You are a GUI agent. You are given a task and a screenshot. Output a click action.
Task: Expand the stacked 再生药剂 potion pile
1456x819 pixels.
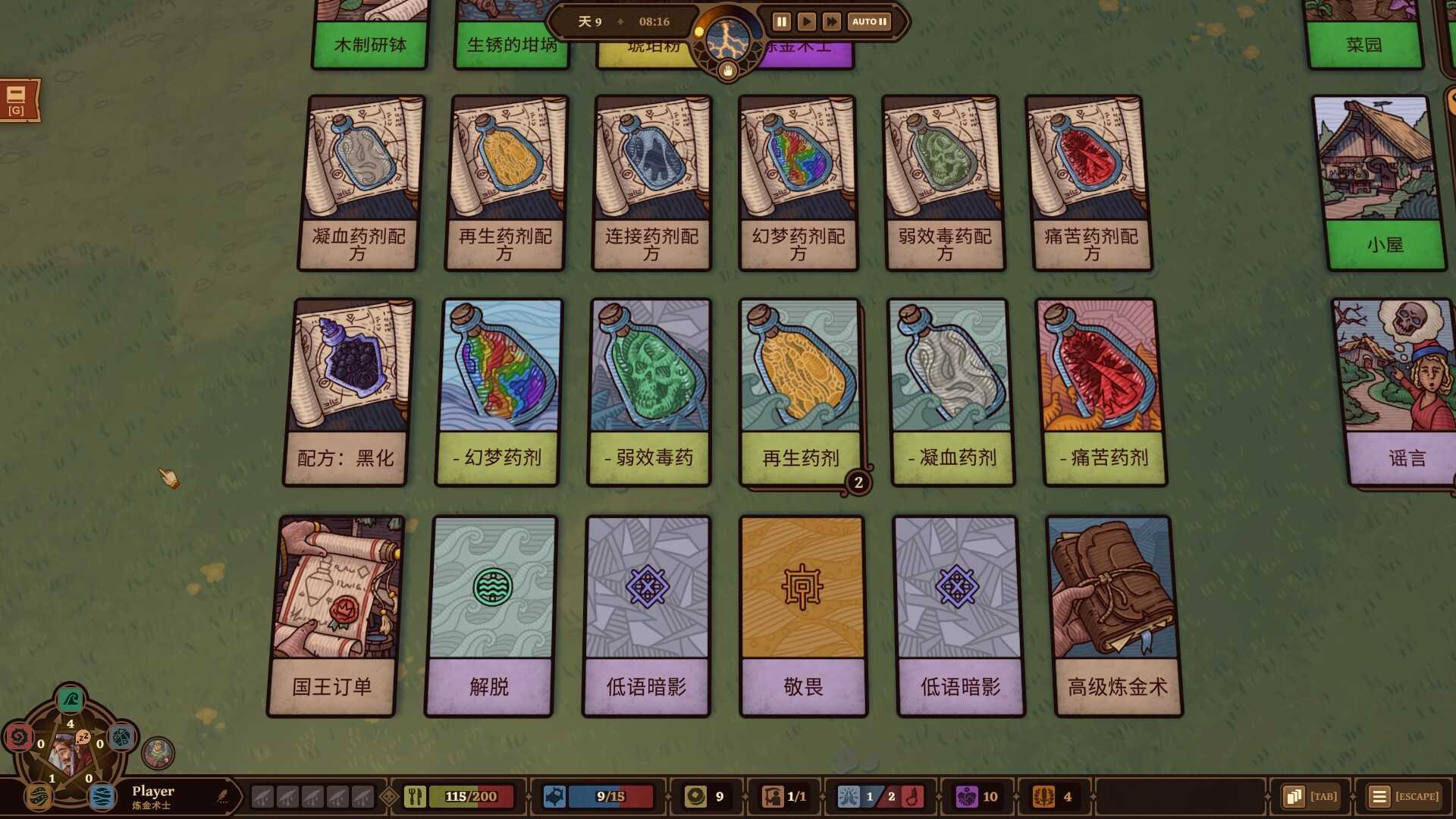[858, 482]
